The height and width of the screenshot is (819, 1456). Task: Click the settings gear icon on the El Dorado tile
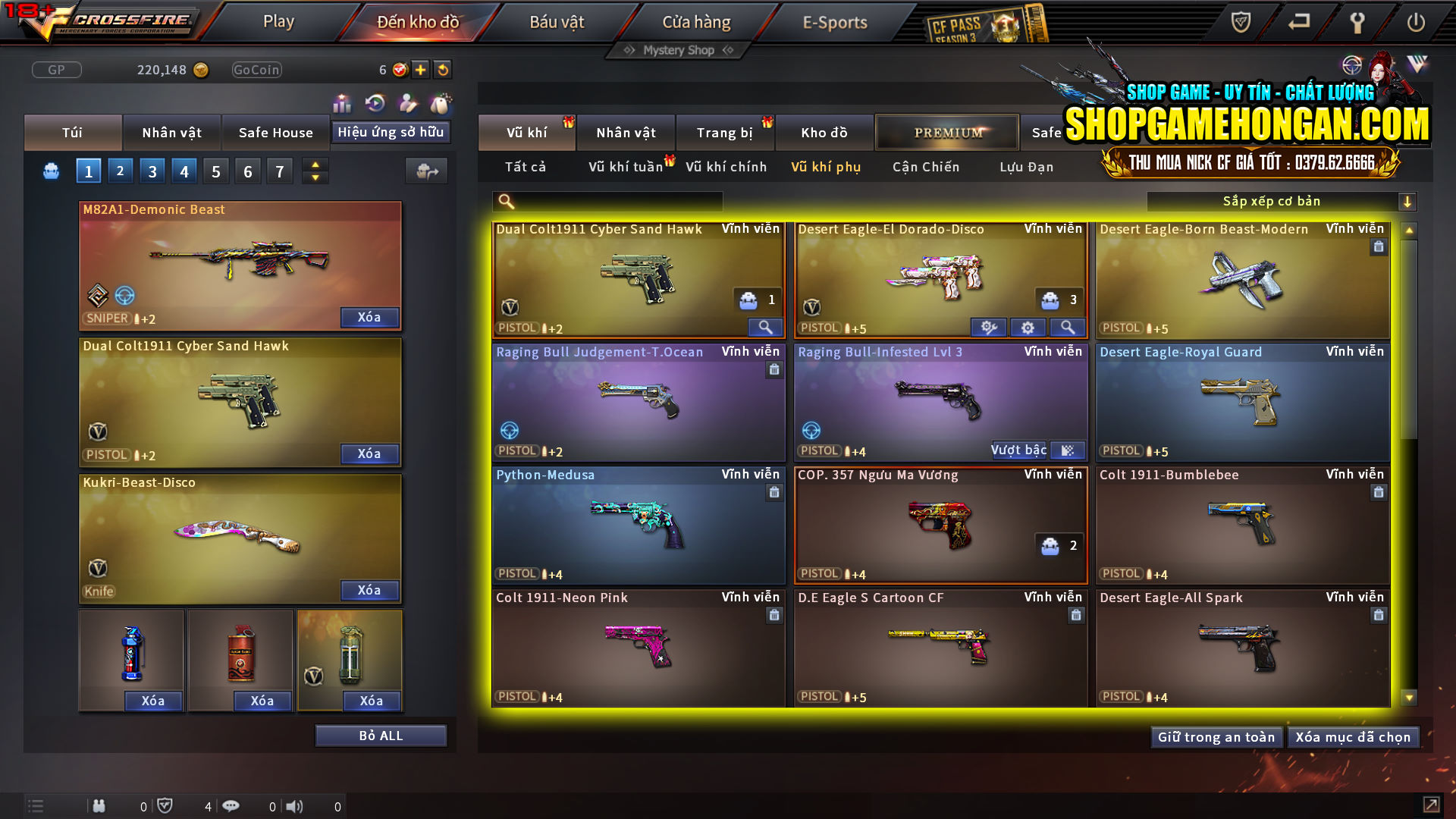(x=1028, y=327)
